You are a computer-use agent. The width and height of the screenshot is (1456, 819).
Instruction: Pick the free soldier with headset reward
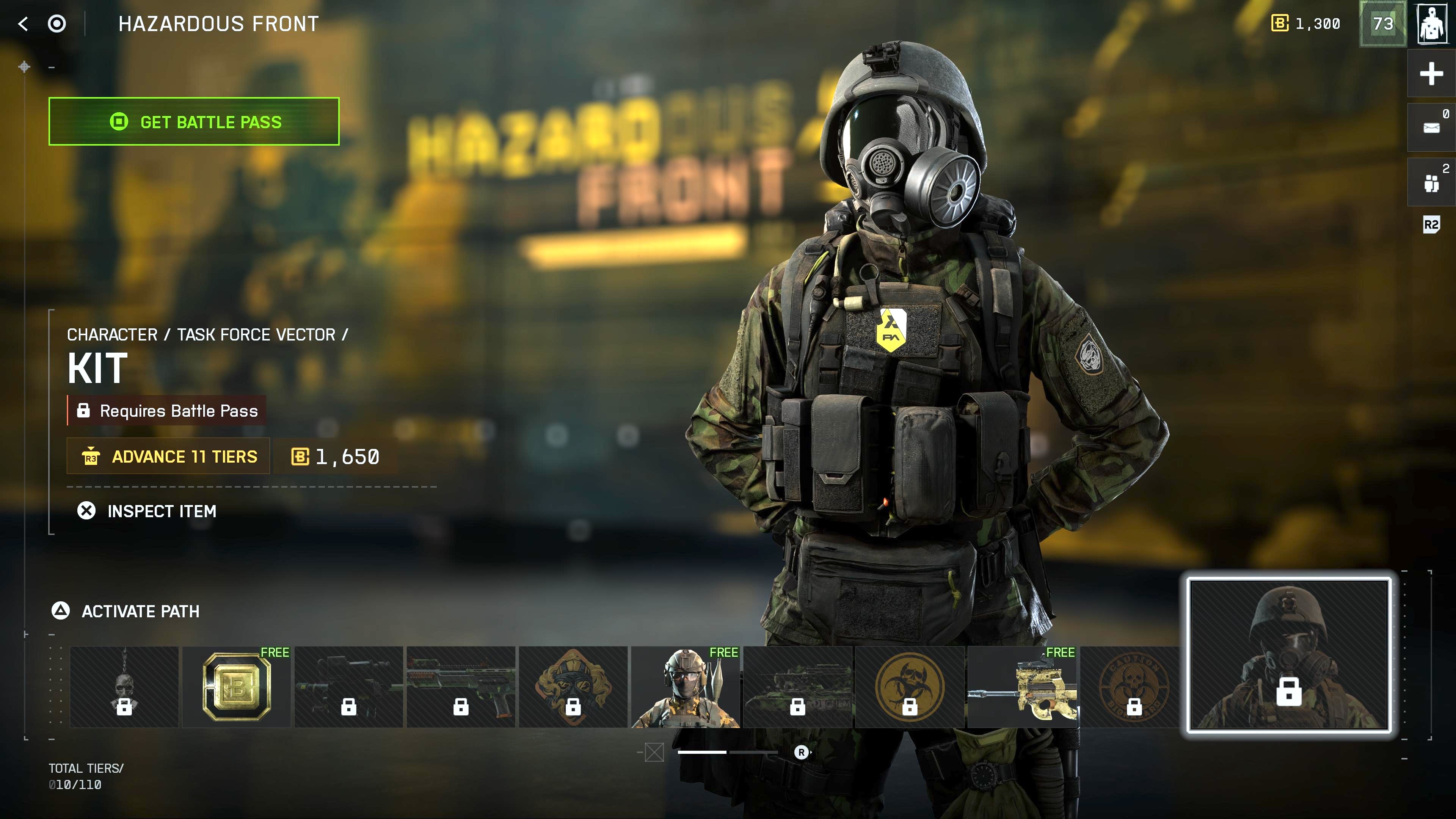pyautogui.click(x=685, y=687)
